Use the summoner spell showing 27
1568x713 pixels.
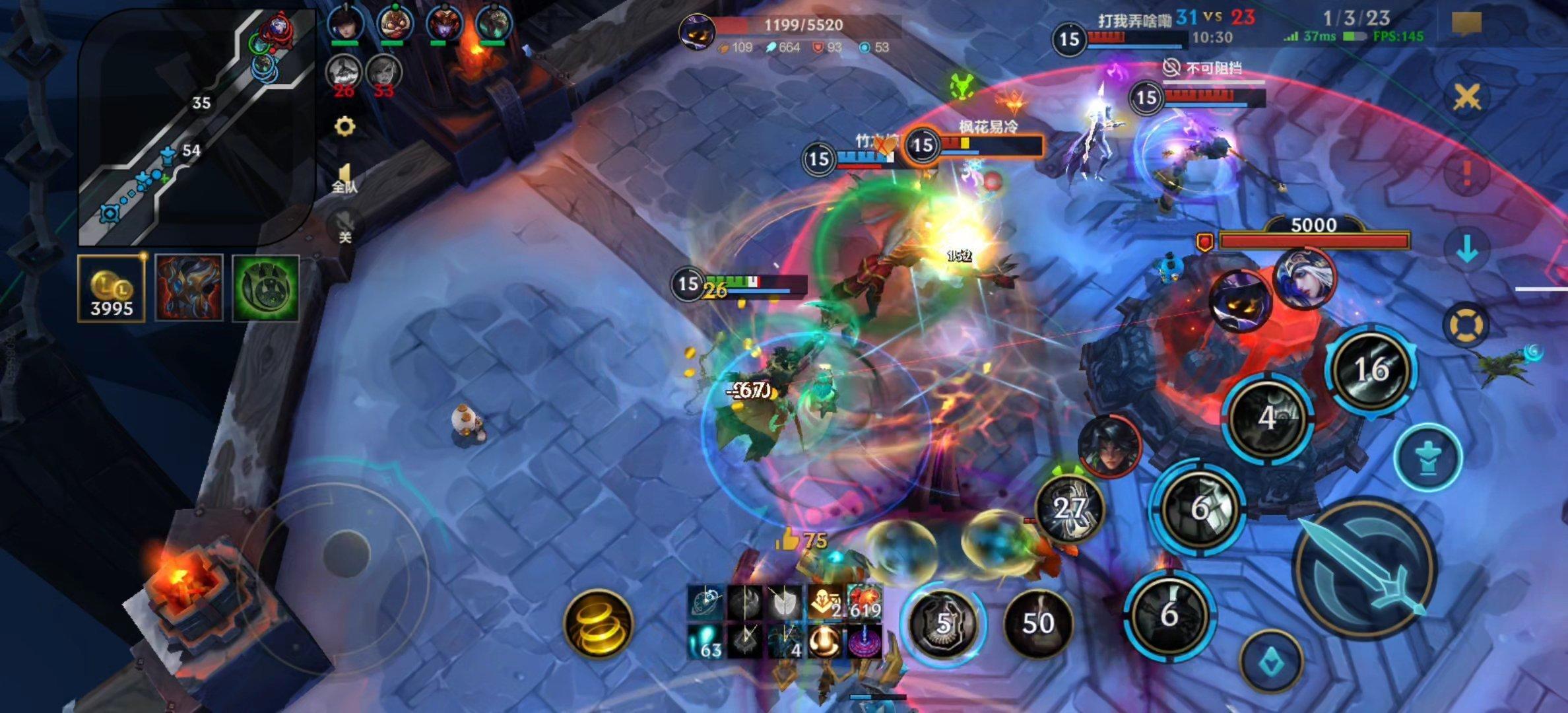point(1069,507)
